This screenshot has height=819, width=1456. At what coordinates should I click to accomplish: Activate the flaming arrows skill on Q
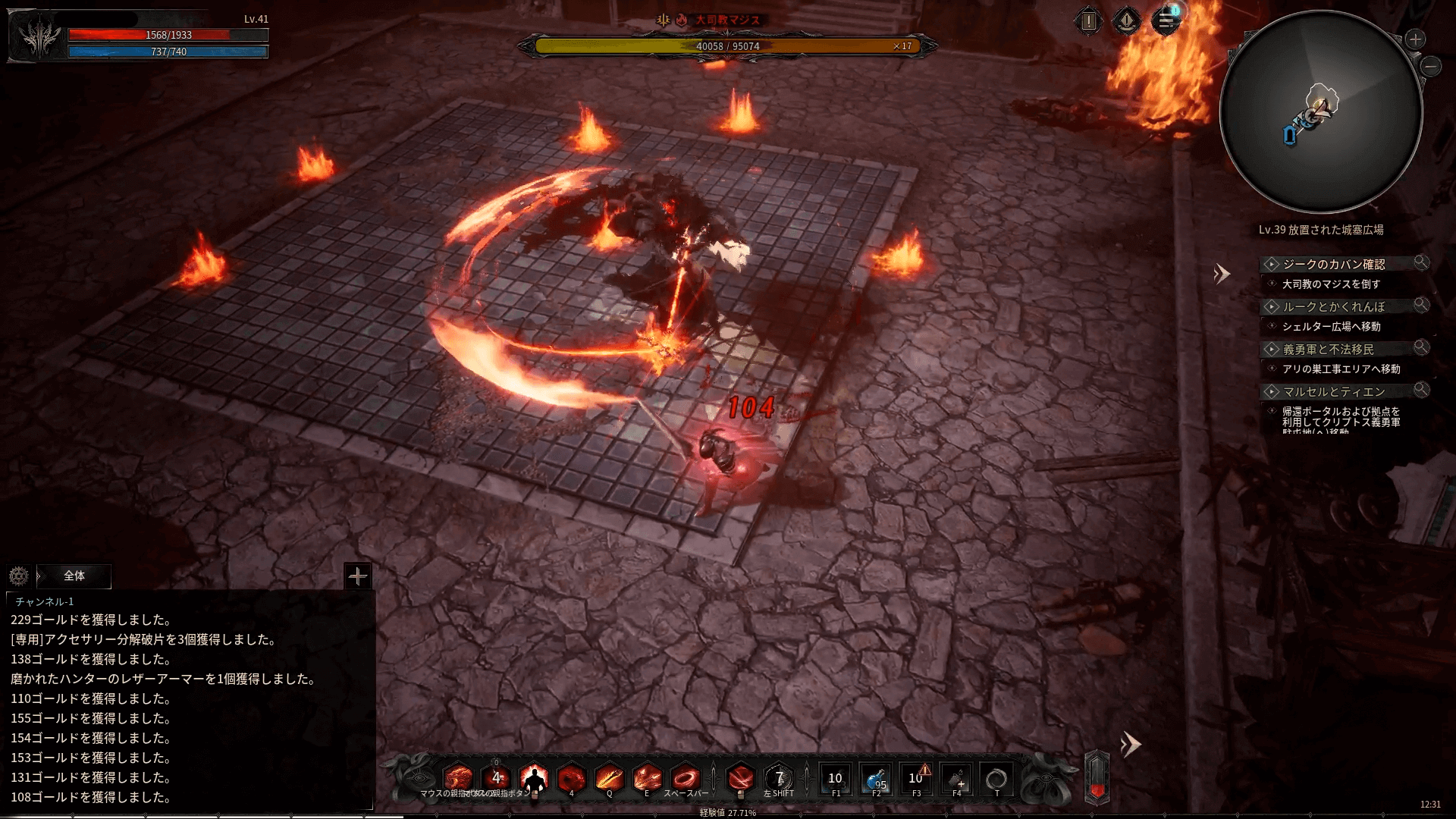(609, 779)
